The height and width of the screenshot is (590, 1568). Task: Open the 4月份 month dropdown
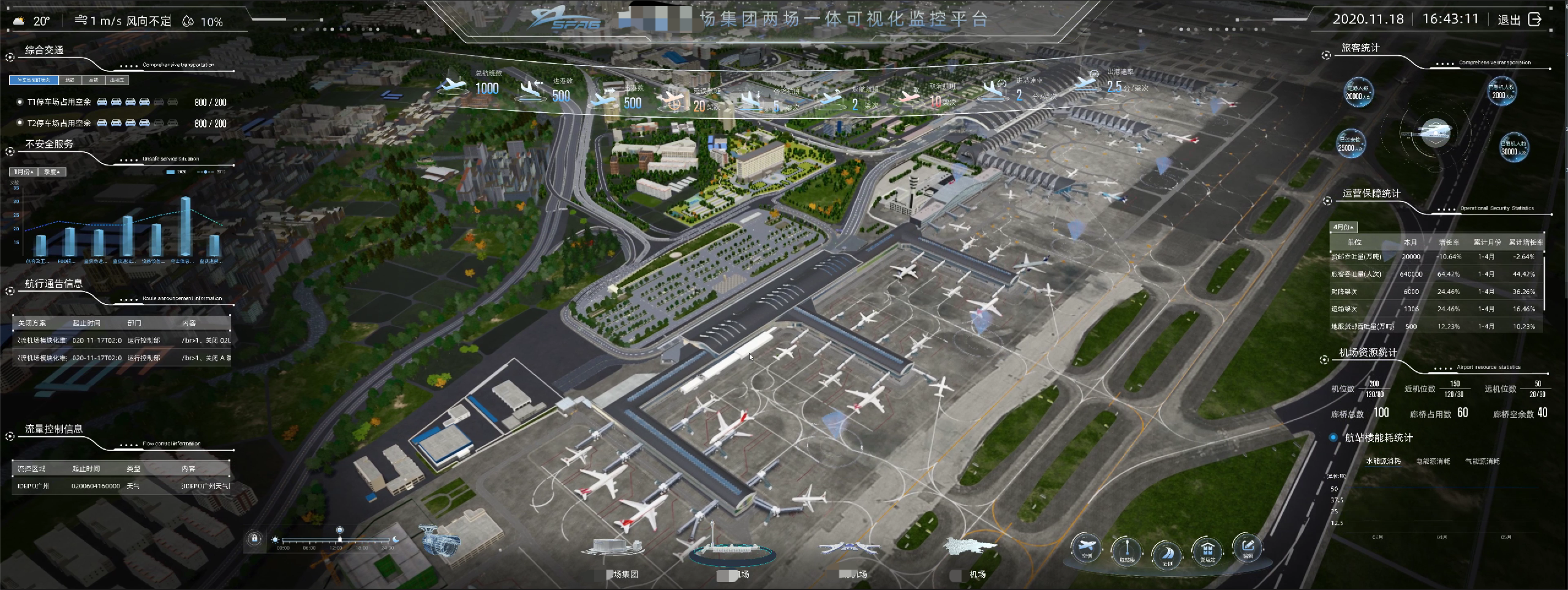click(1344, 227)
